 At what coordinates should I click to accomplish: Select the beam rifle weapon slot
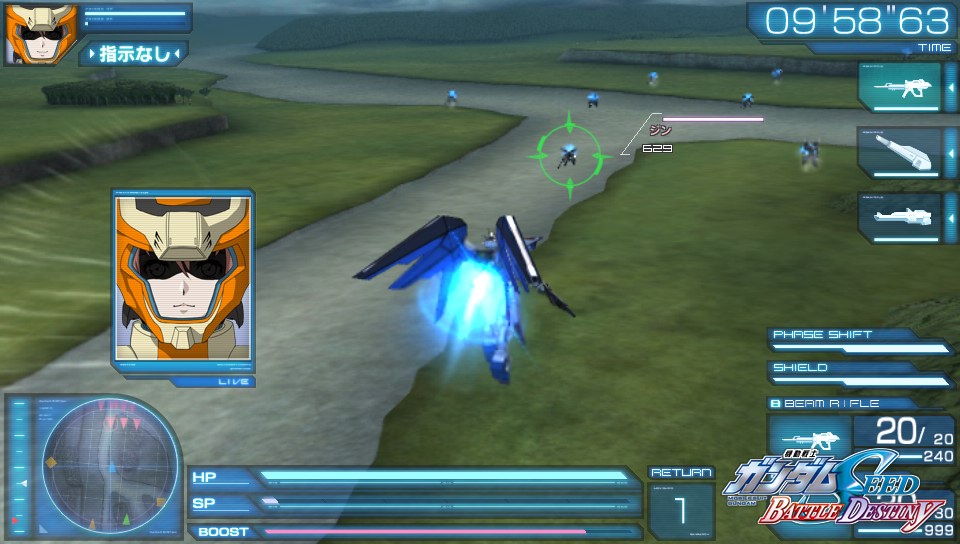coord(899,87)
